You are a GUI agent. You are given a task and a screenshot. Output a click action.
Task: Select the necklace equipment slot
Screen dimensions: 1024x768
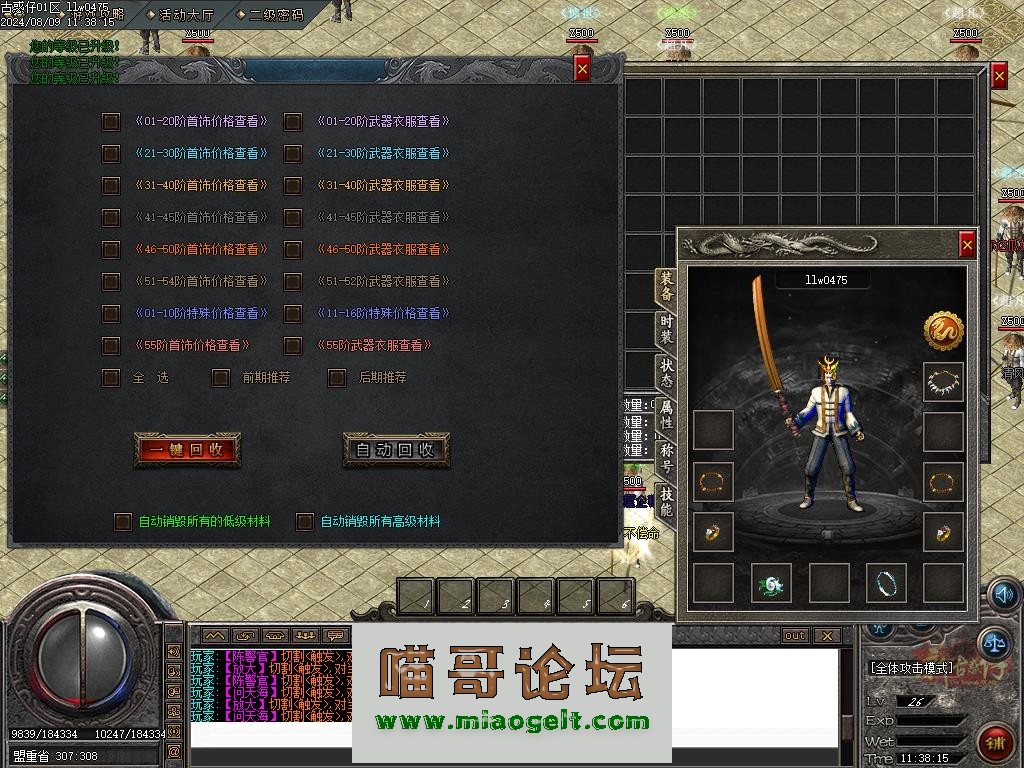click(943, 383)
